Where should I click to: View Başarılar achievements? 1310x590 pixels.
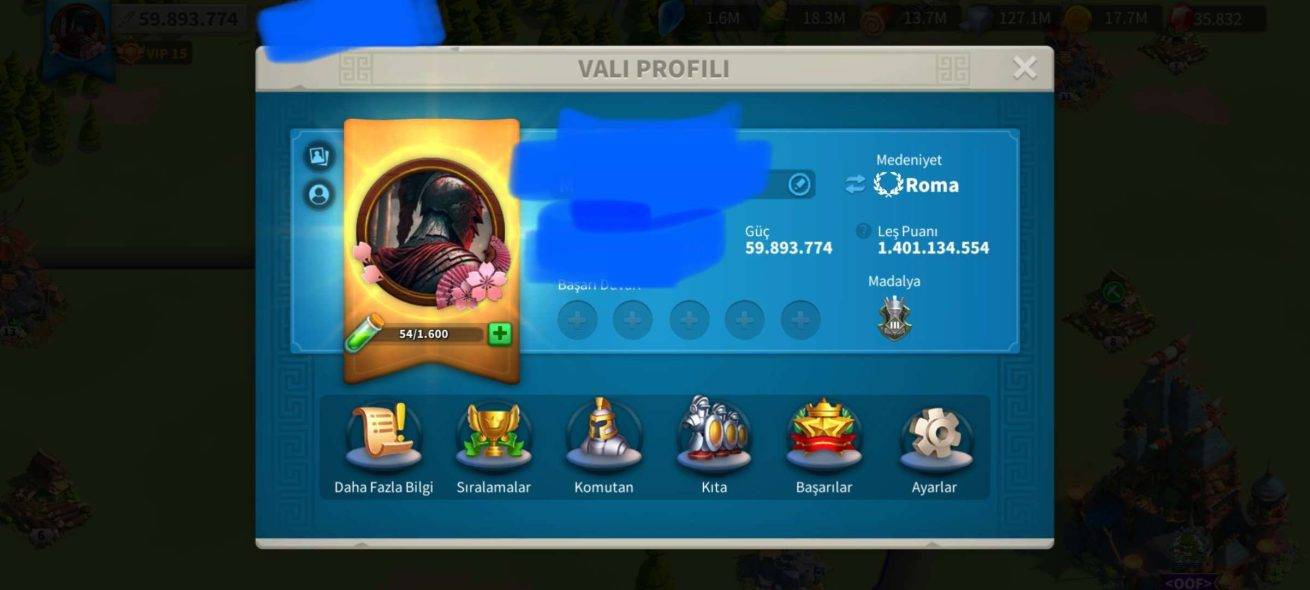[824, 440]
